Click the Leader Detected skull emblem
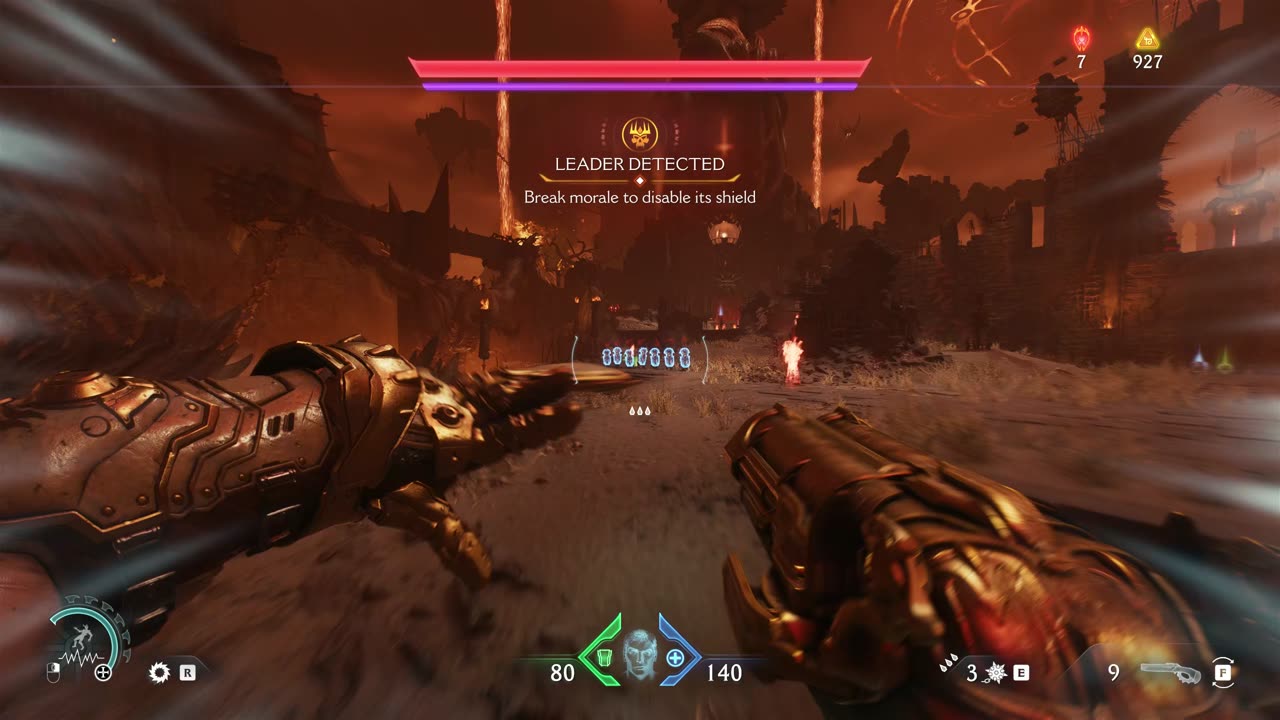Image resolution: width=1280 pixels, height=720 pixels. point(639,134)
